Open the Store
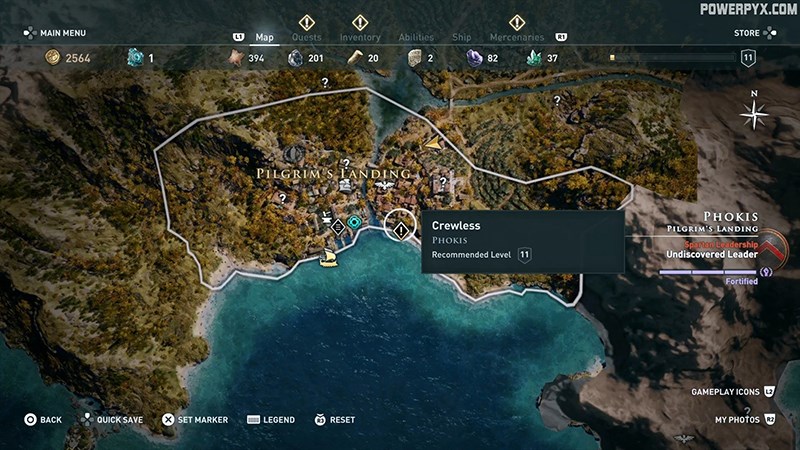The image size is (800, 450). pos(747,32)
